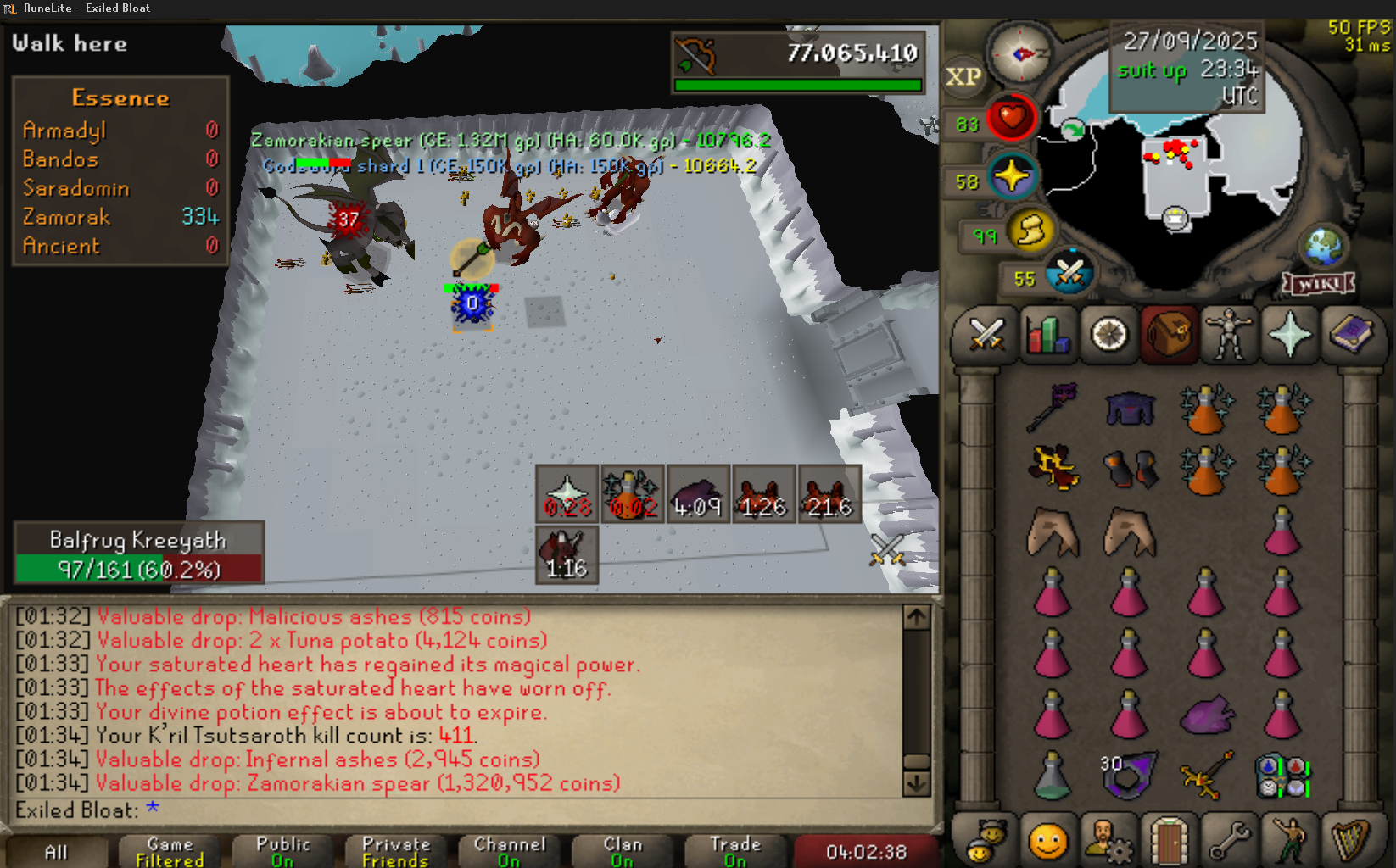Toggle the XP drops button
The width and height of the screenshot is (1396, 868).
[x=963, y=77]
